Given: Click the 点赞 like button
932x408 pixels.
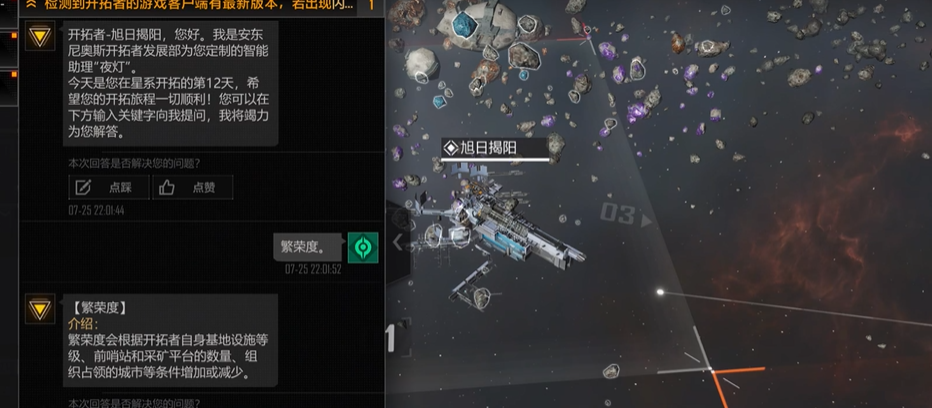Looking at the screenshot, I should [192, 187].
